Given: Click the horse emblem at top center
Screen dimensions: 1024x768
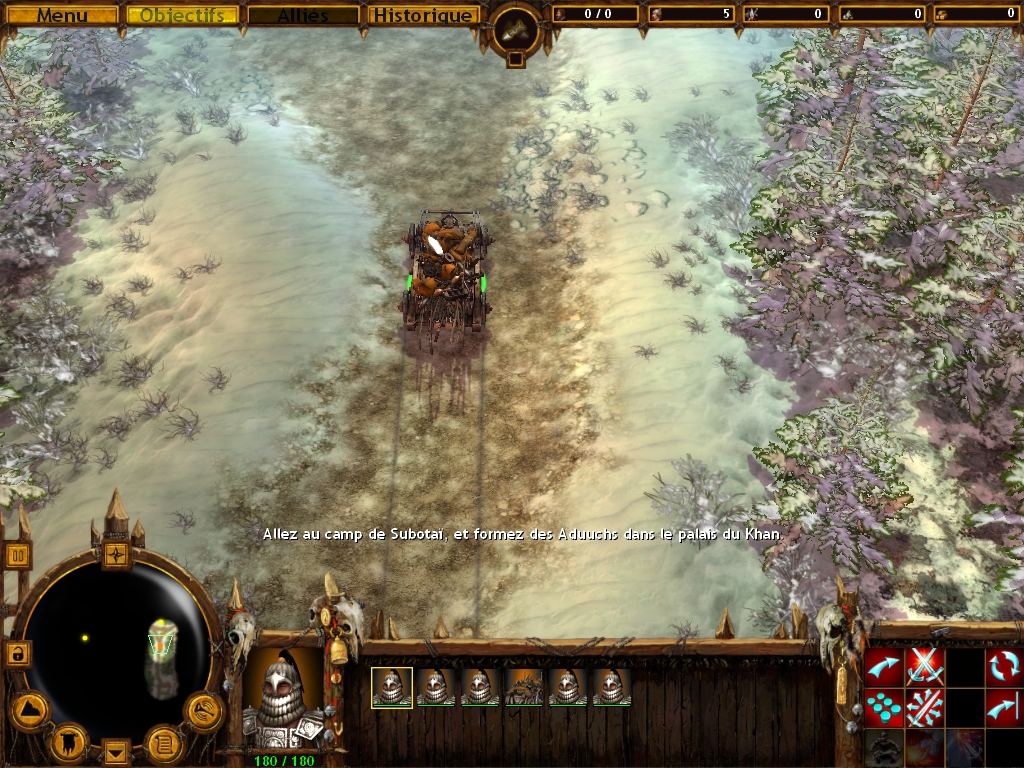Looking at the screenshot, I should click(x=516, y=31).
